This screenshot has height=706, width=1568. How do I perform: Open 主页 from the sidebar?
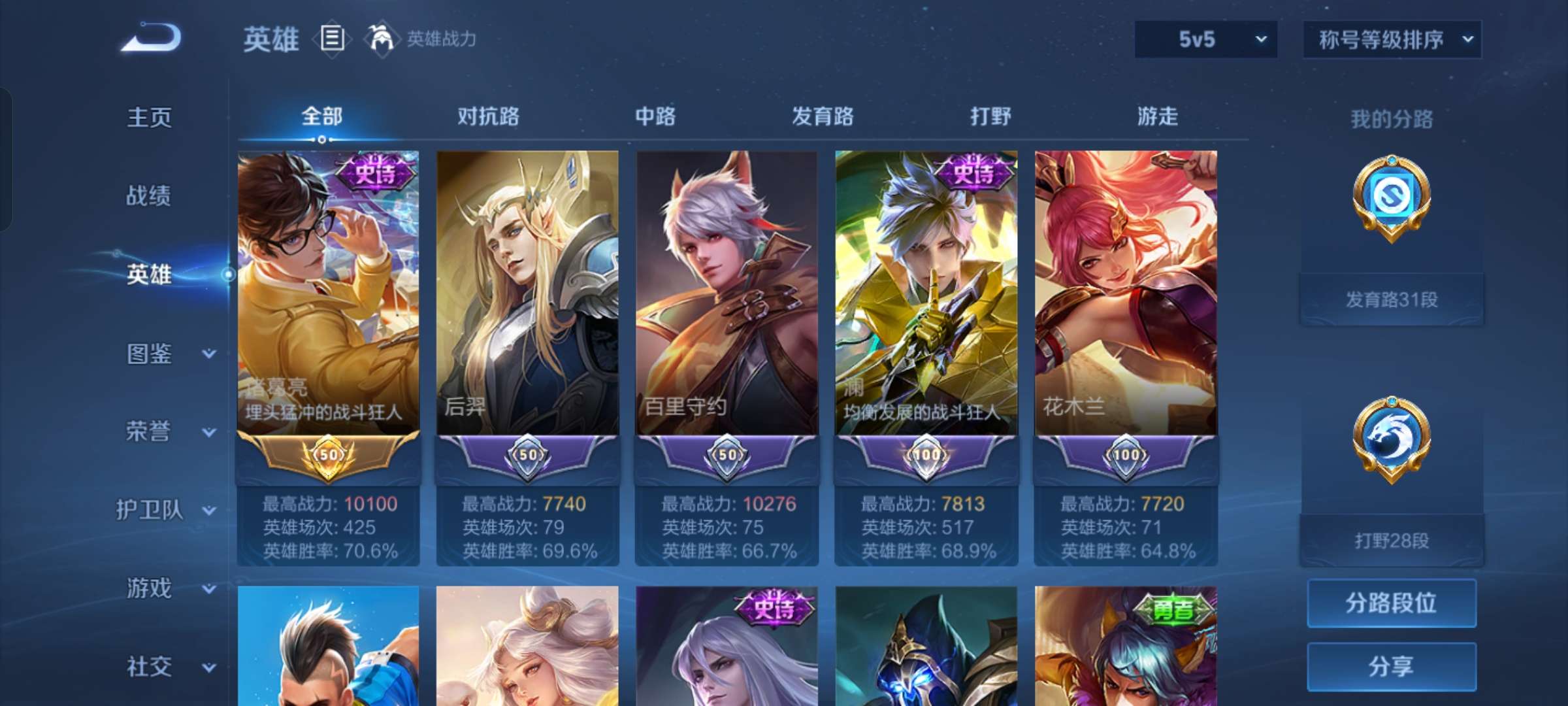[x=149, y=118]
